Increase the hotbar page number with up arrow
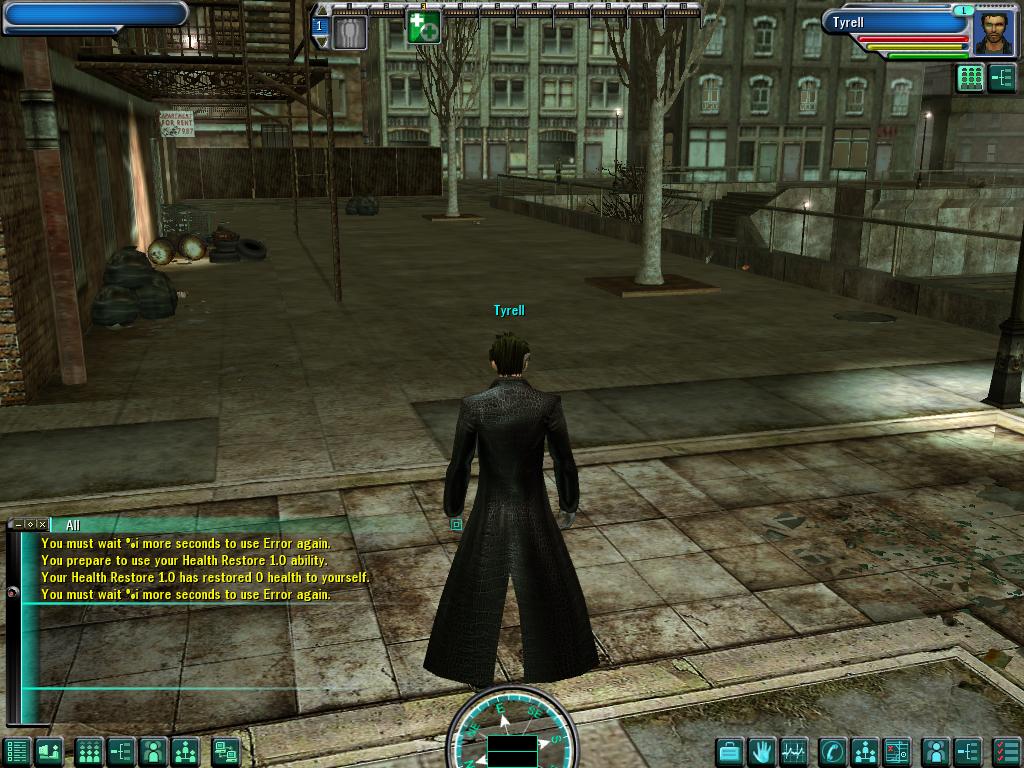 [320, 11]
